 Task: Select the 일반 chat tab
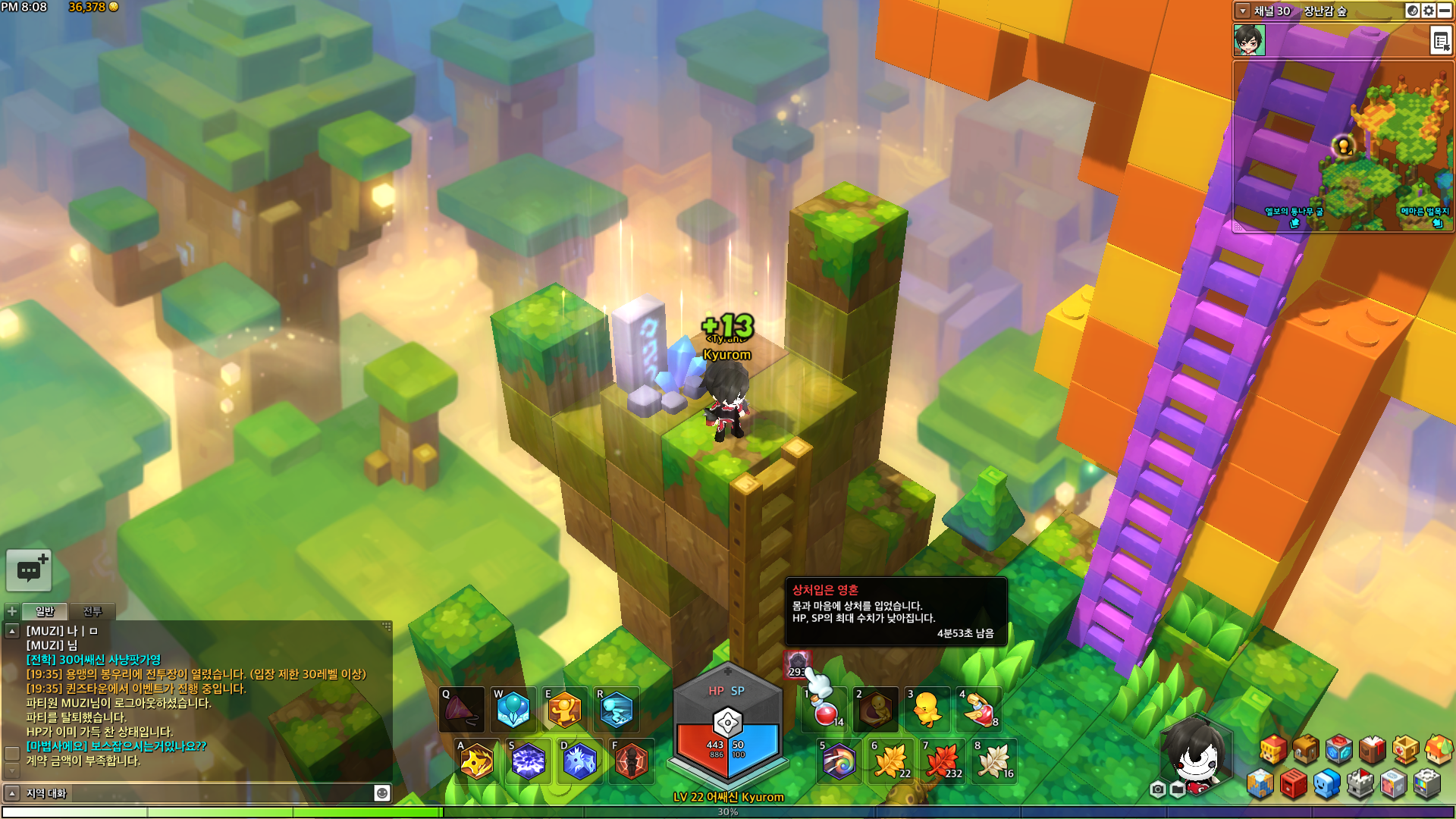click(x=45, y=611)
